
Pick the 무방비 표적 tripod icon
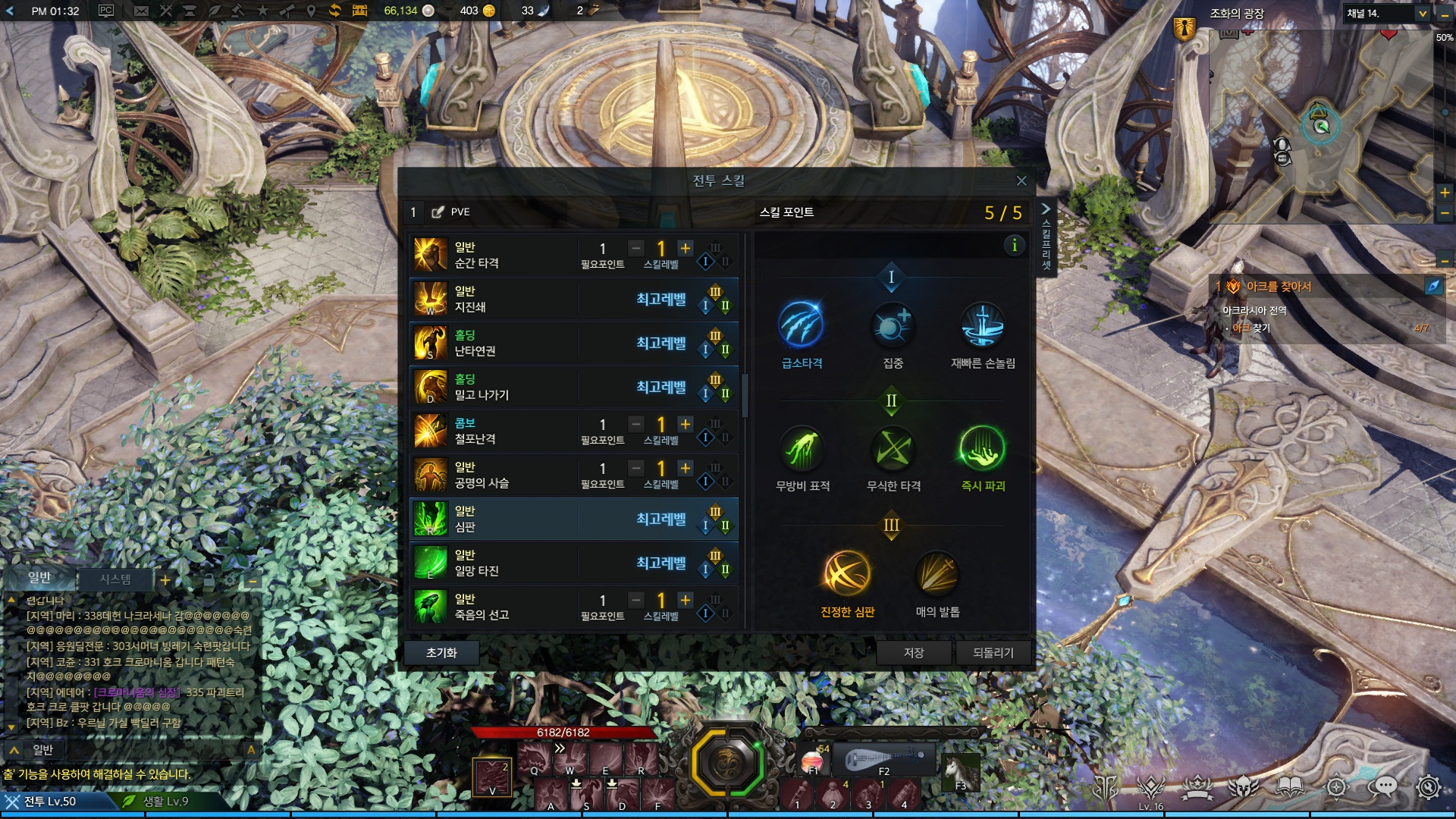tap(802, 449)
